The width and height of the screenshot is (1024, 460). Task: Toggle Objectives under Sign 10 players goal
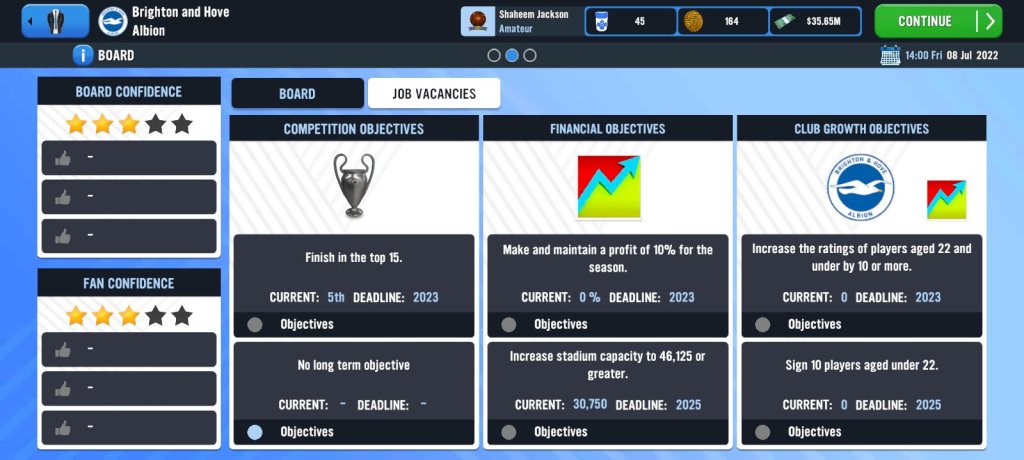(x=763, y=432)
